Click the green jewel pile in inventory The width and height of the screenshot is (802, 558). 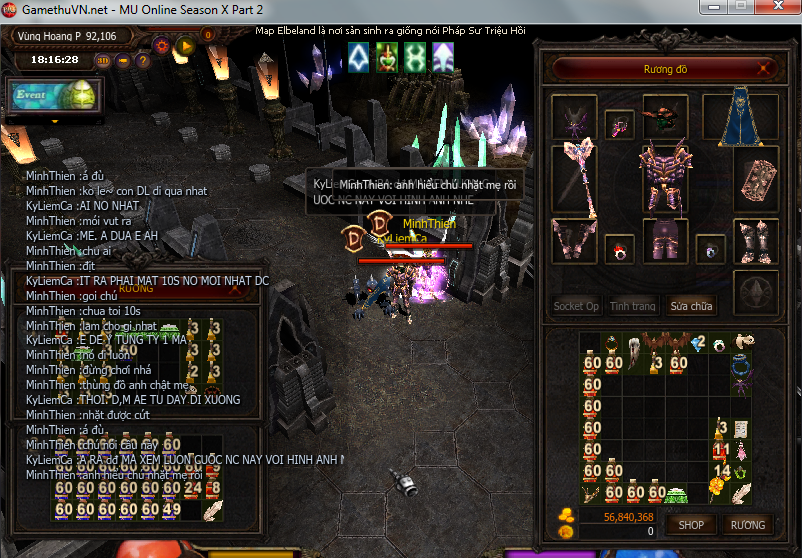coord(678,494)
